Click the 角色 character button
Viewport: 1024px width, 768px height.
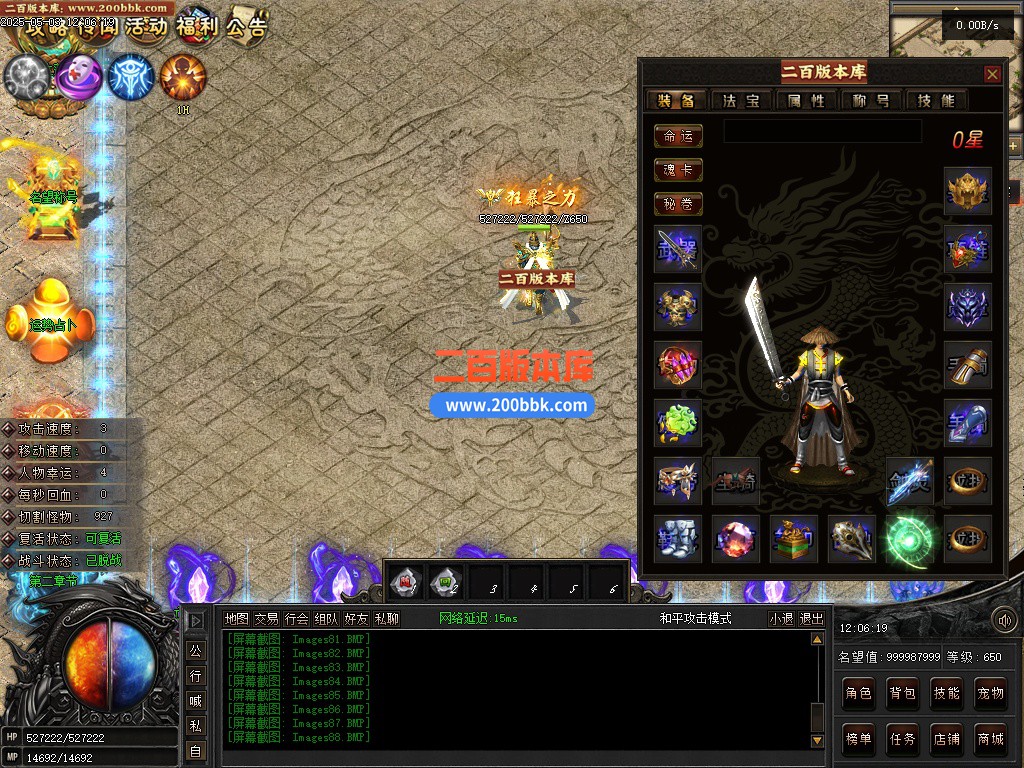(858, 693)
